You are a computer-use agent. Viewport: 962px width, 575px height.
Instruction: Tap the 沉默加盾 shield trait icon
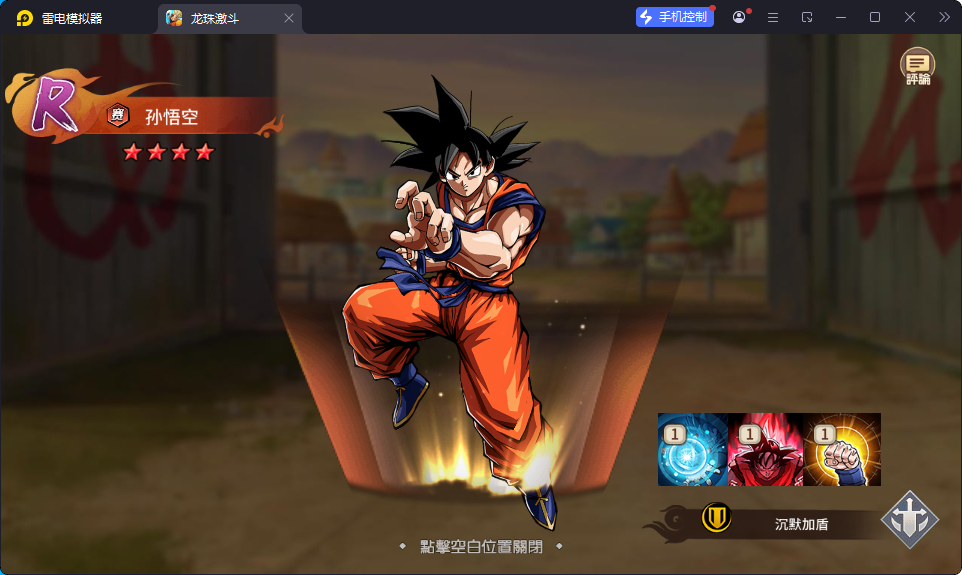tap(716, 518)
